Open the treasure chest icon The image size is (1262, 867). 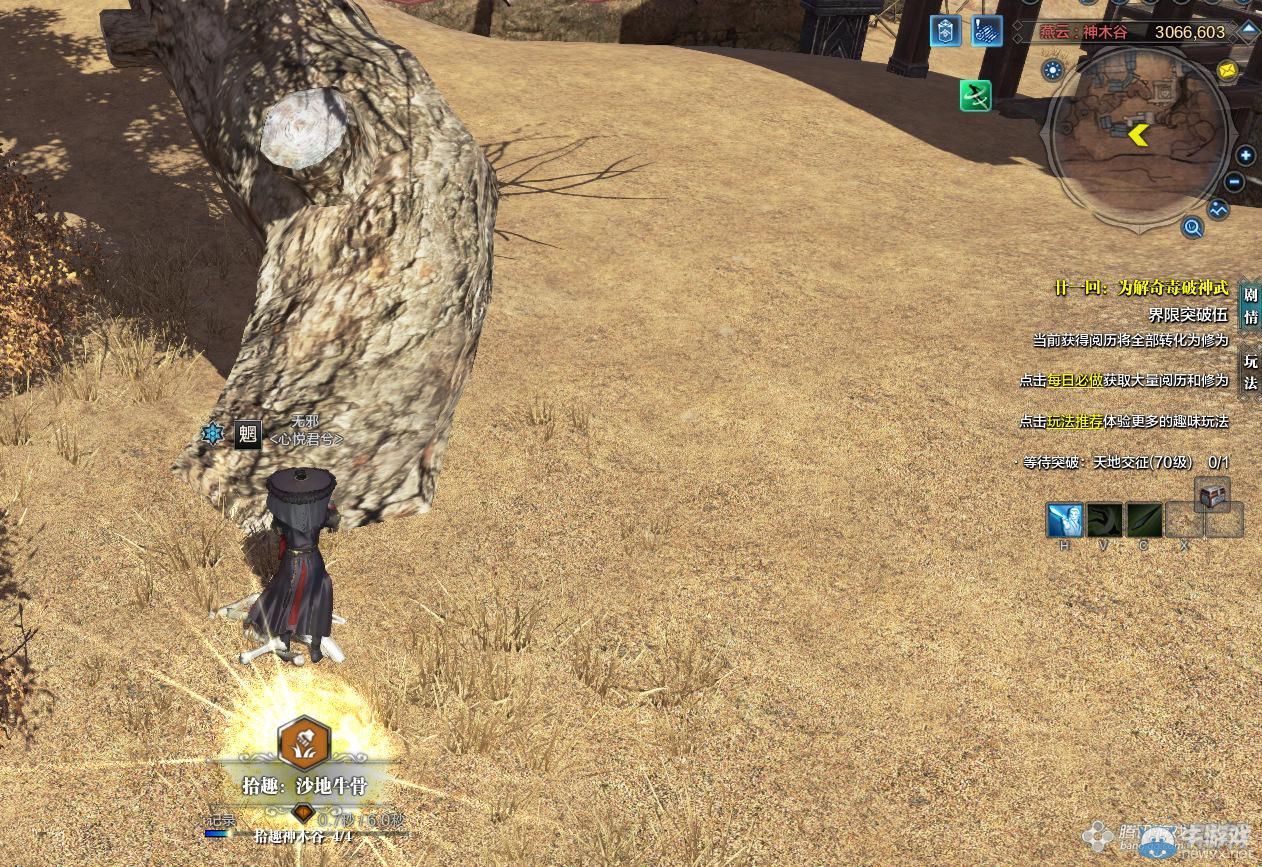[x=1212, y=494]
